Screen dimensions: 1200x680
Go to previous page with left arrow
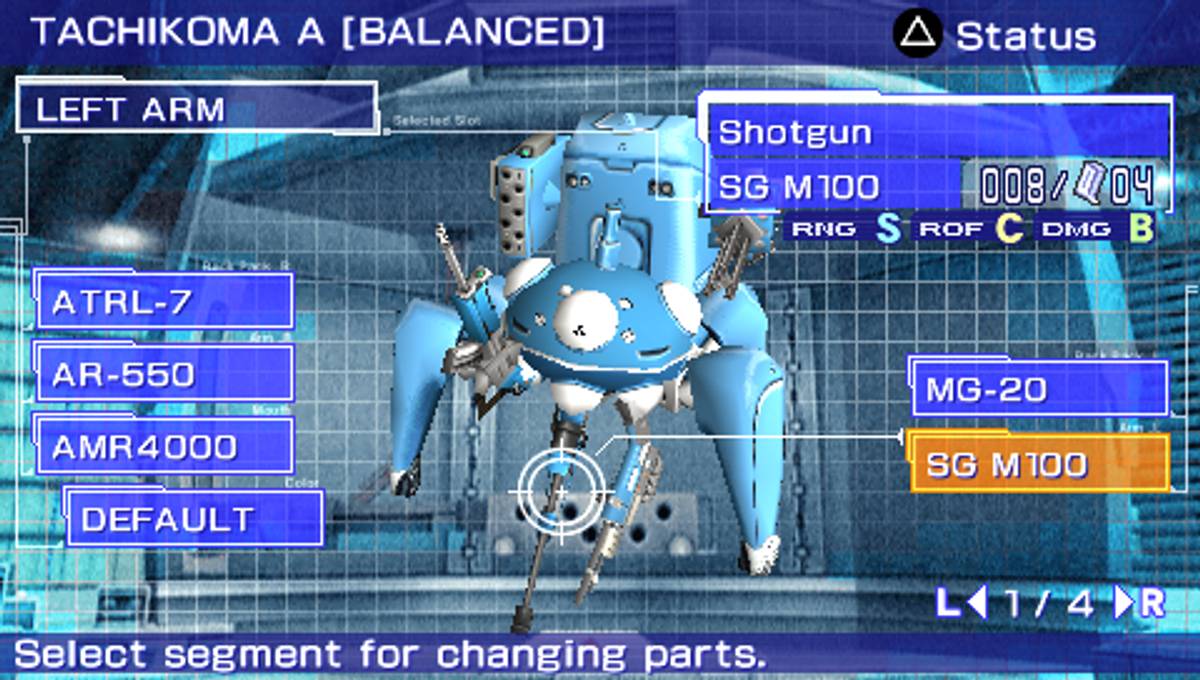click(977, 603)
